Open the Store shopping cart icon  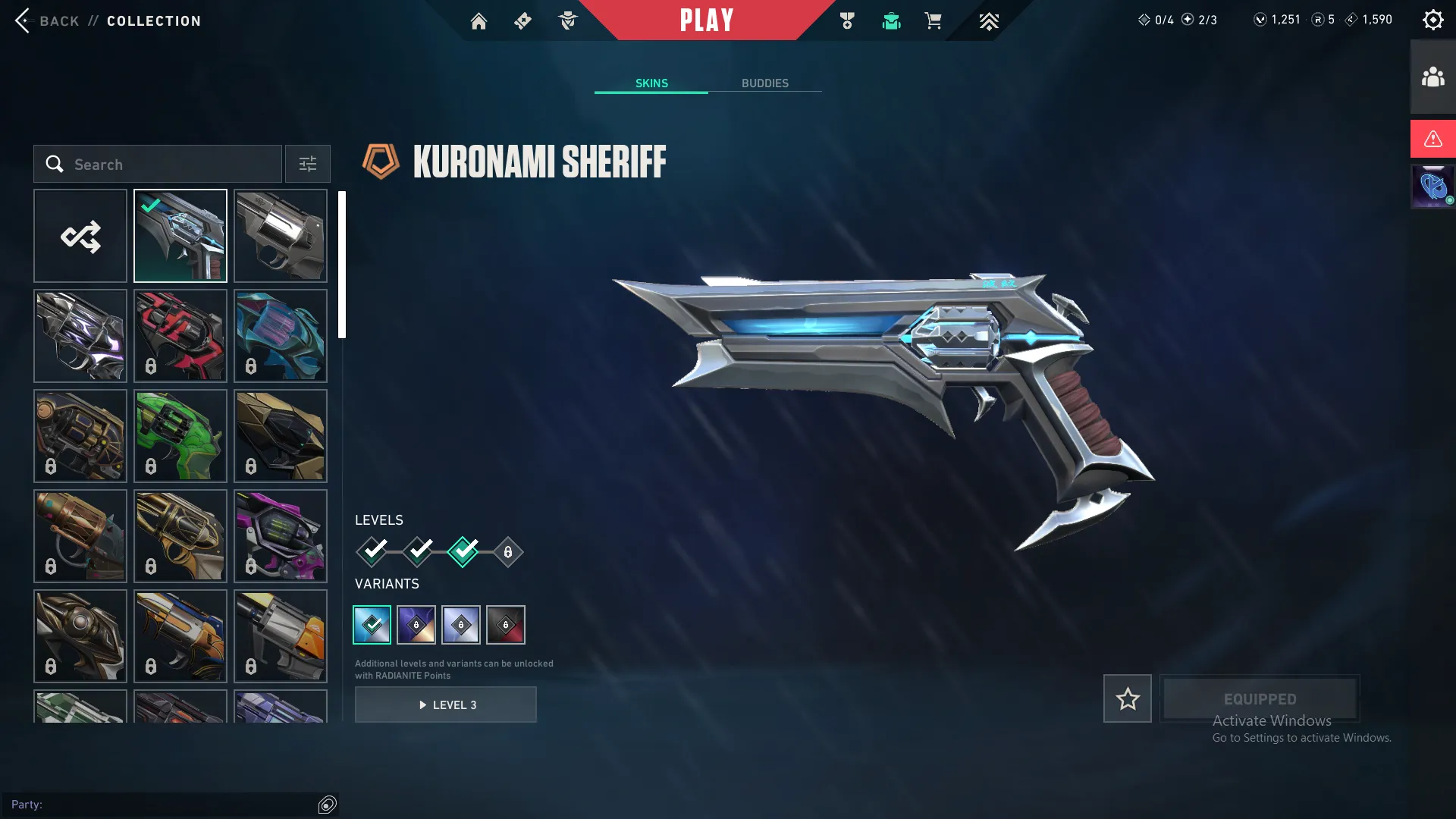934,21
